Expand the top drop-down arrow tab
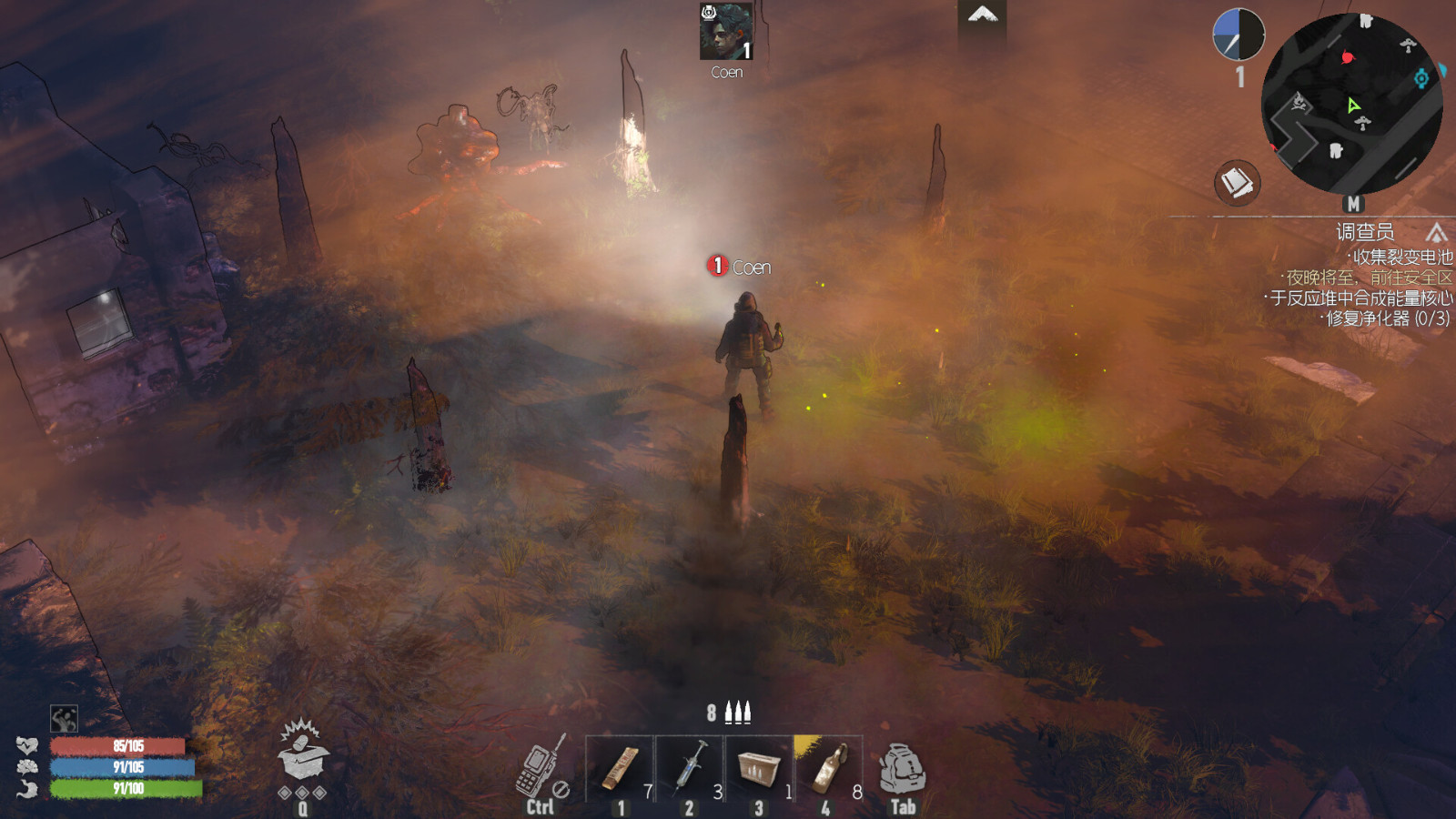 click(982, 15)
